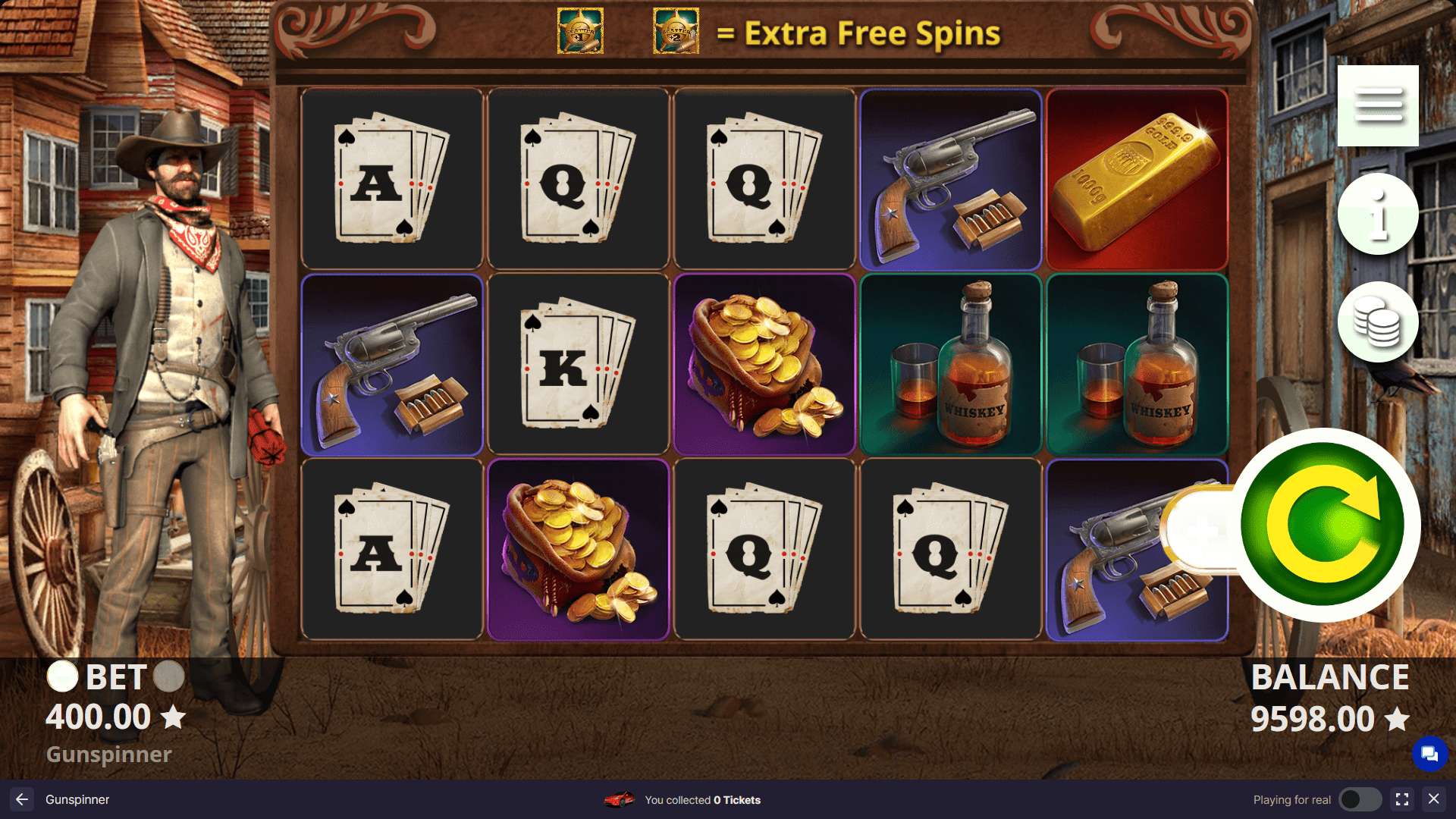Open the bet amount selector showing 400.00
Viewport: 1456px width, 819px height.
(x=99, y=717)
